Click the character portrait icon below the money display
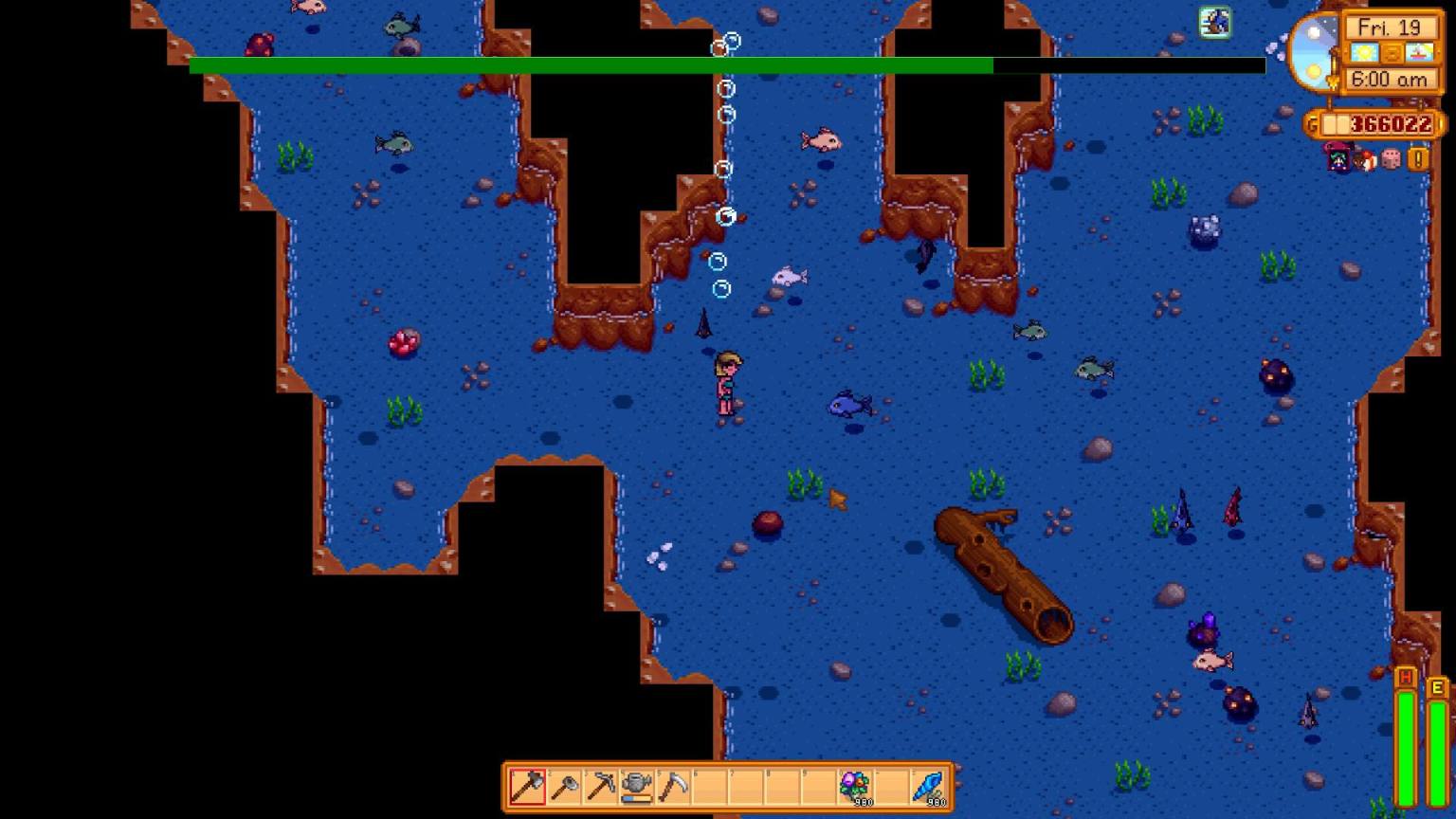The width and height of the screenshot is (1456, 819). click(1338, 158)
